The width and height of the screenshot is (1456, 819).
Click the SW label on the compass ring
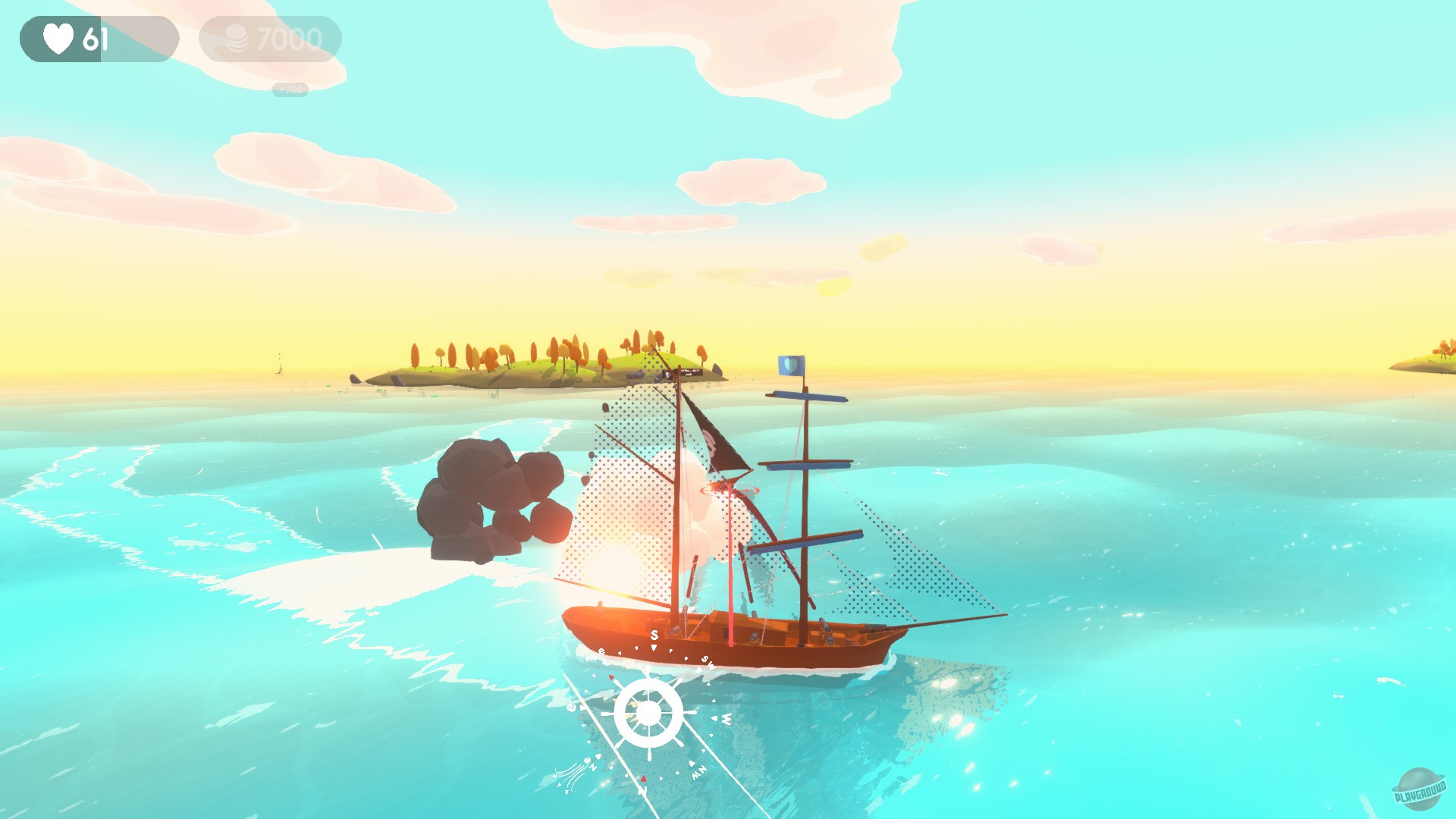point(708,663)
